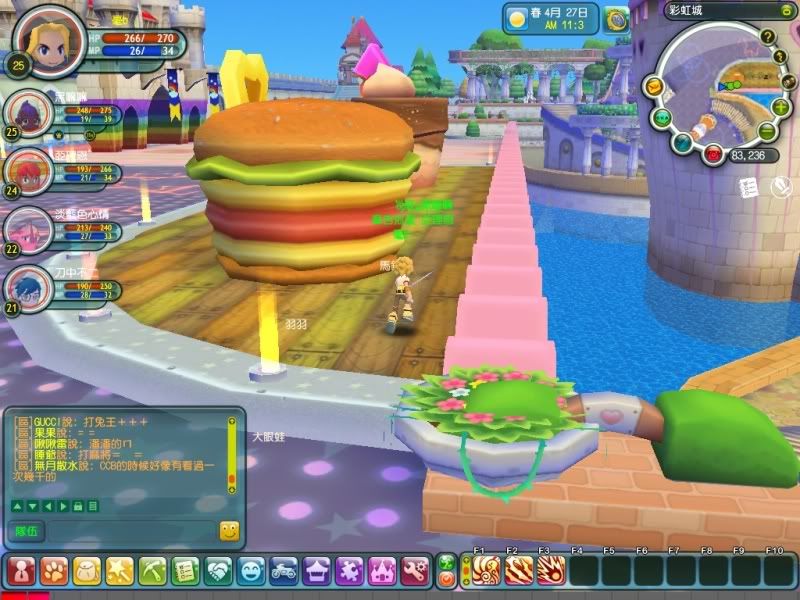Image resolution: width=800 pixels, height=600 pixels.
Task: Open the motorcycle vehicle menu
Action: (x=283, y=571)
